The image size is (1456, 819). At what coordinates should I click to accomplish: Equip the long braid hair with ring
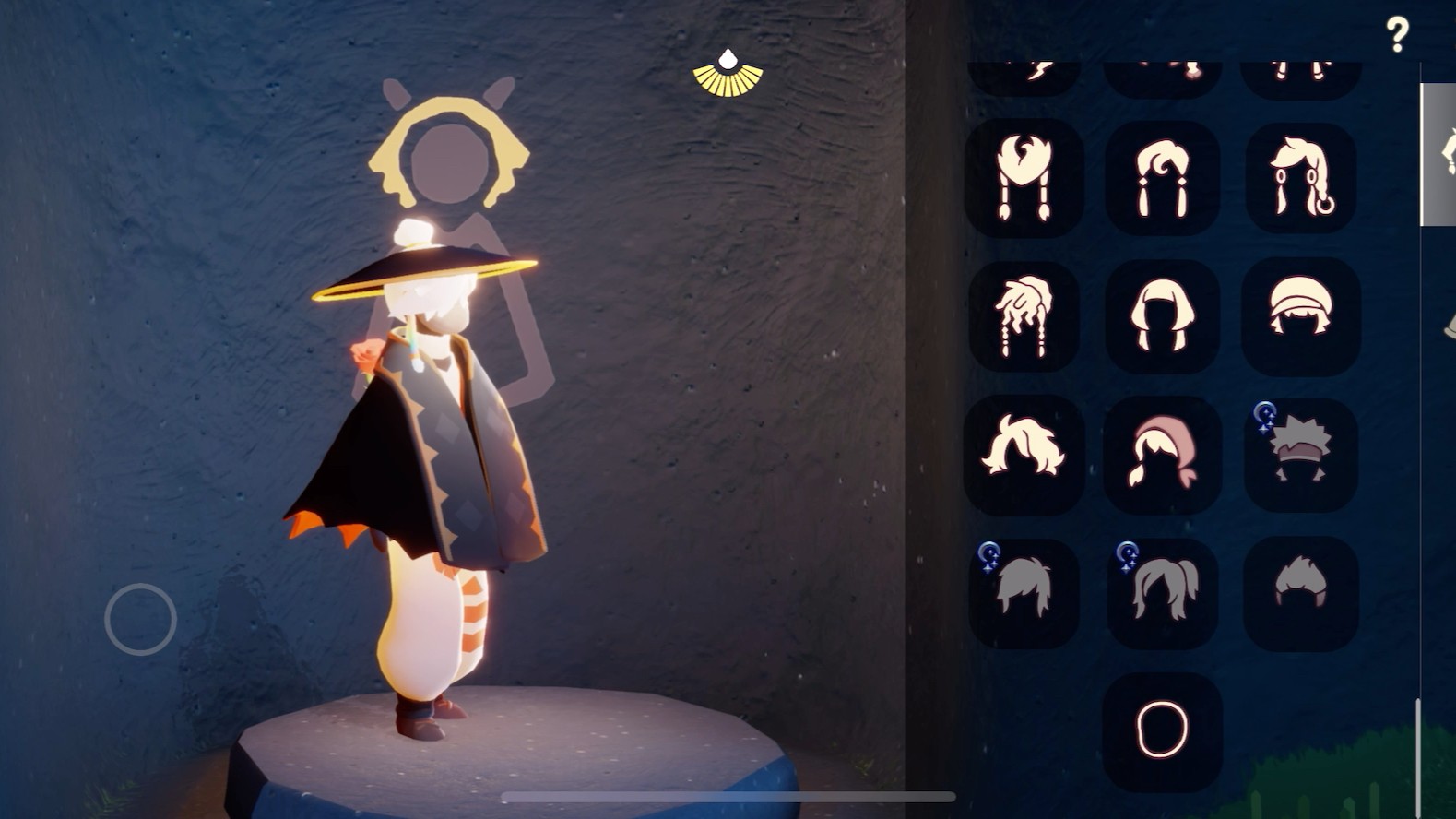(1300, 177)
